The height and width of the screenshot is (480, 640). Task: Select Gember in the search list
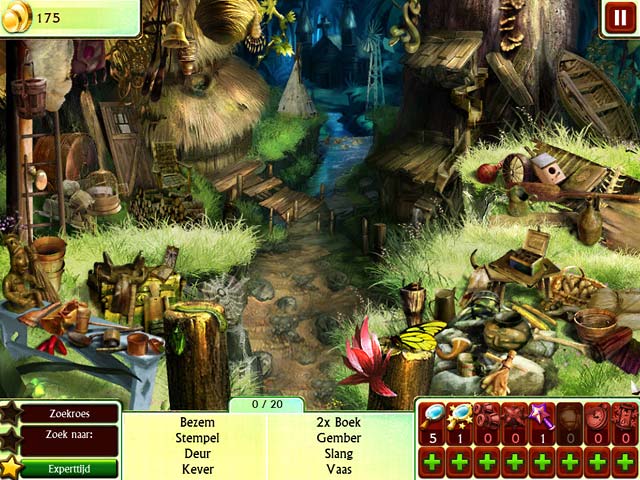[338, 438]
